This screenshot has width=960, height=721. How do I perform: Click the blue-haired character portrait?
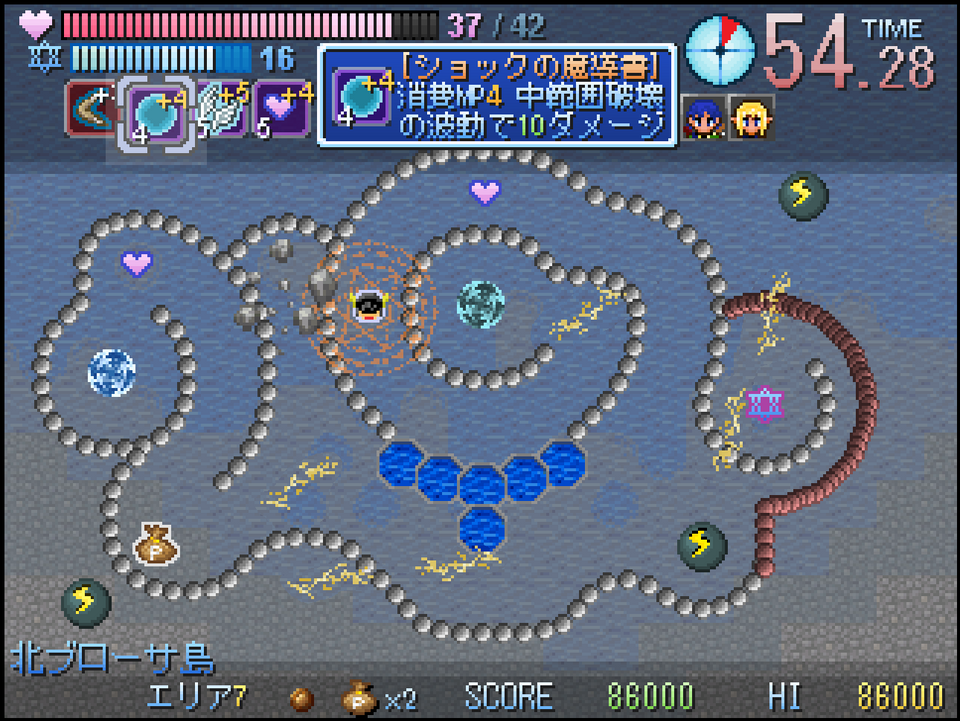tap(703, 119)
